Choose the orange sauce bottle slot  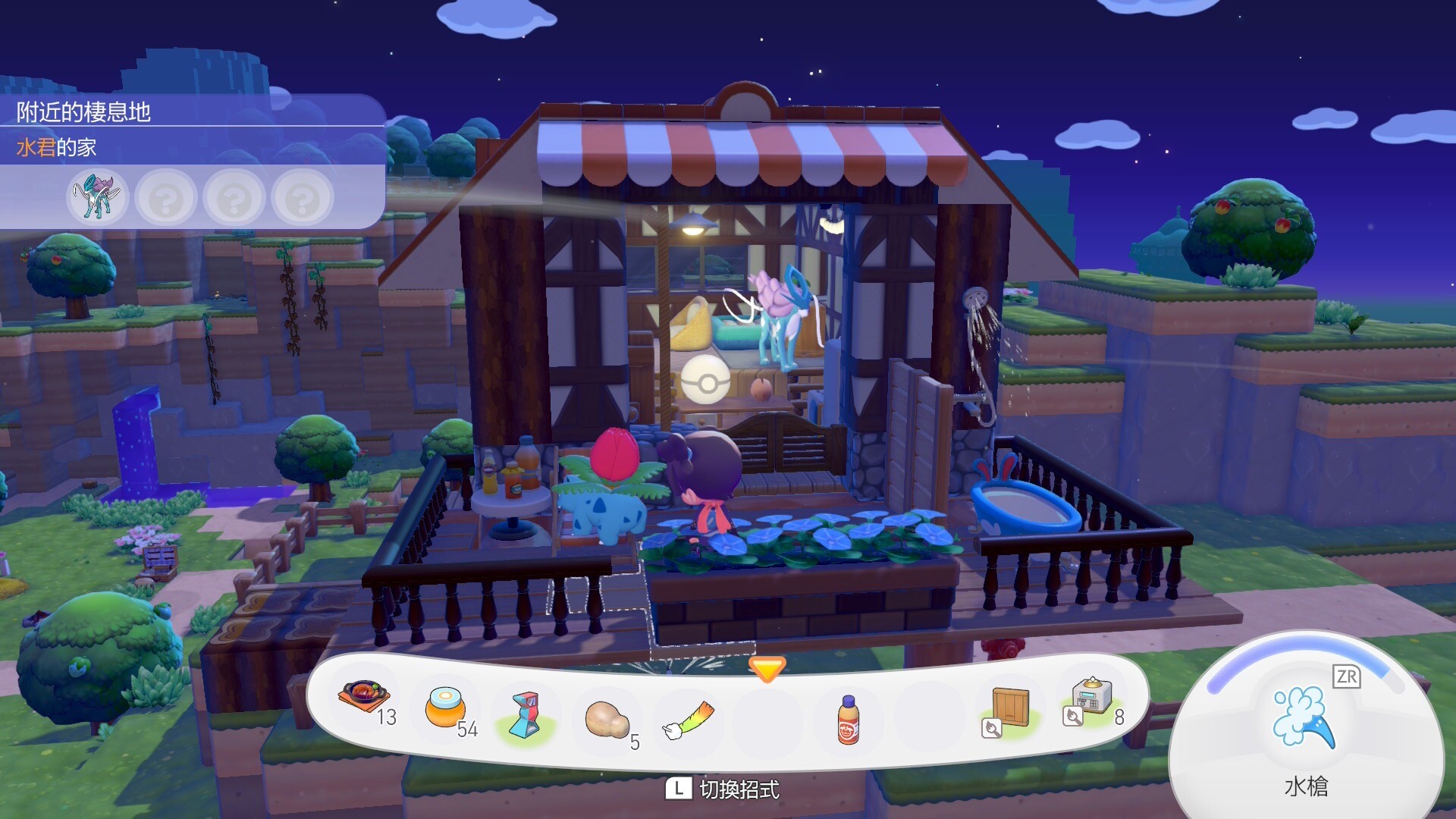[x=849, y=720]
